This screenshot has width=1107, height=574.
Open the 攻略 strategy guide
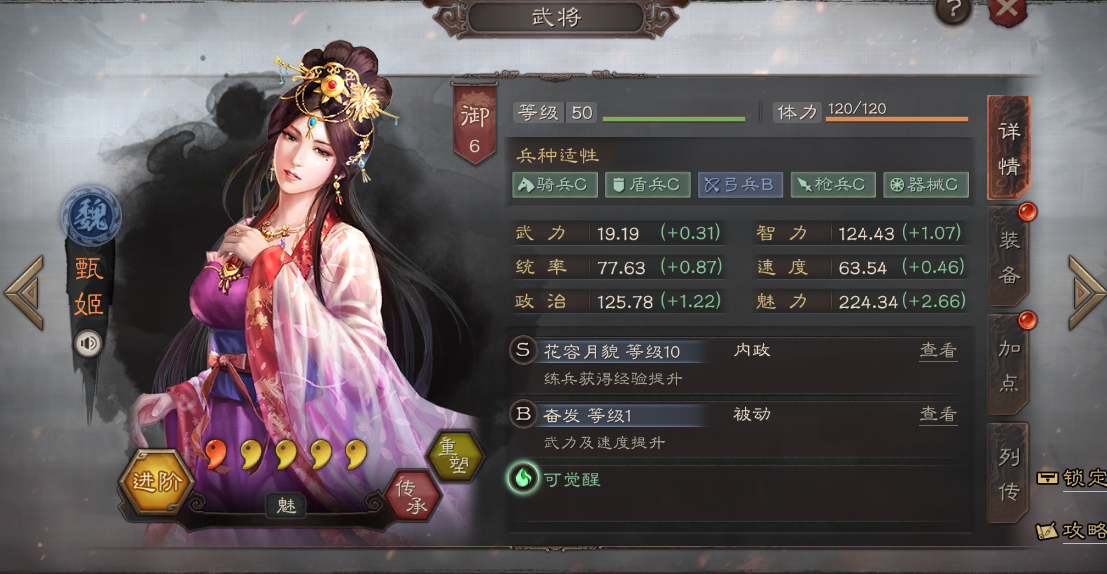[1072, 531]
